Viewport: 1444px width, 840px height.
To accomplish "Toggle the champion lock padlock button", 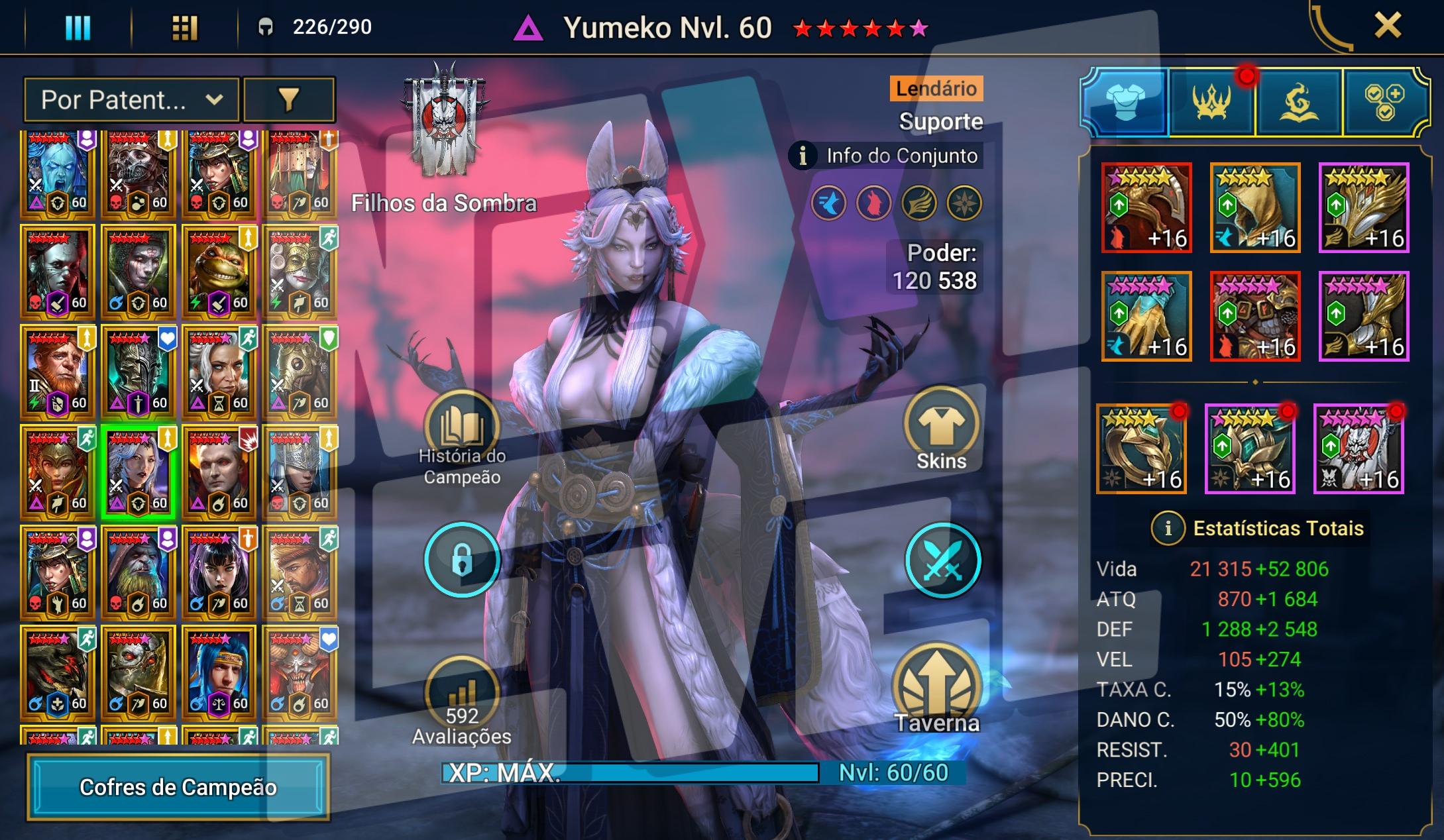I will point(462,560).
